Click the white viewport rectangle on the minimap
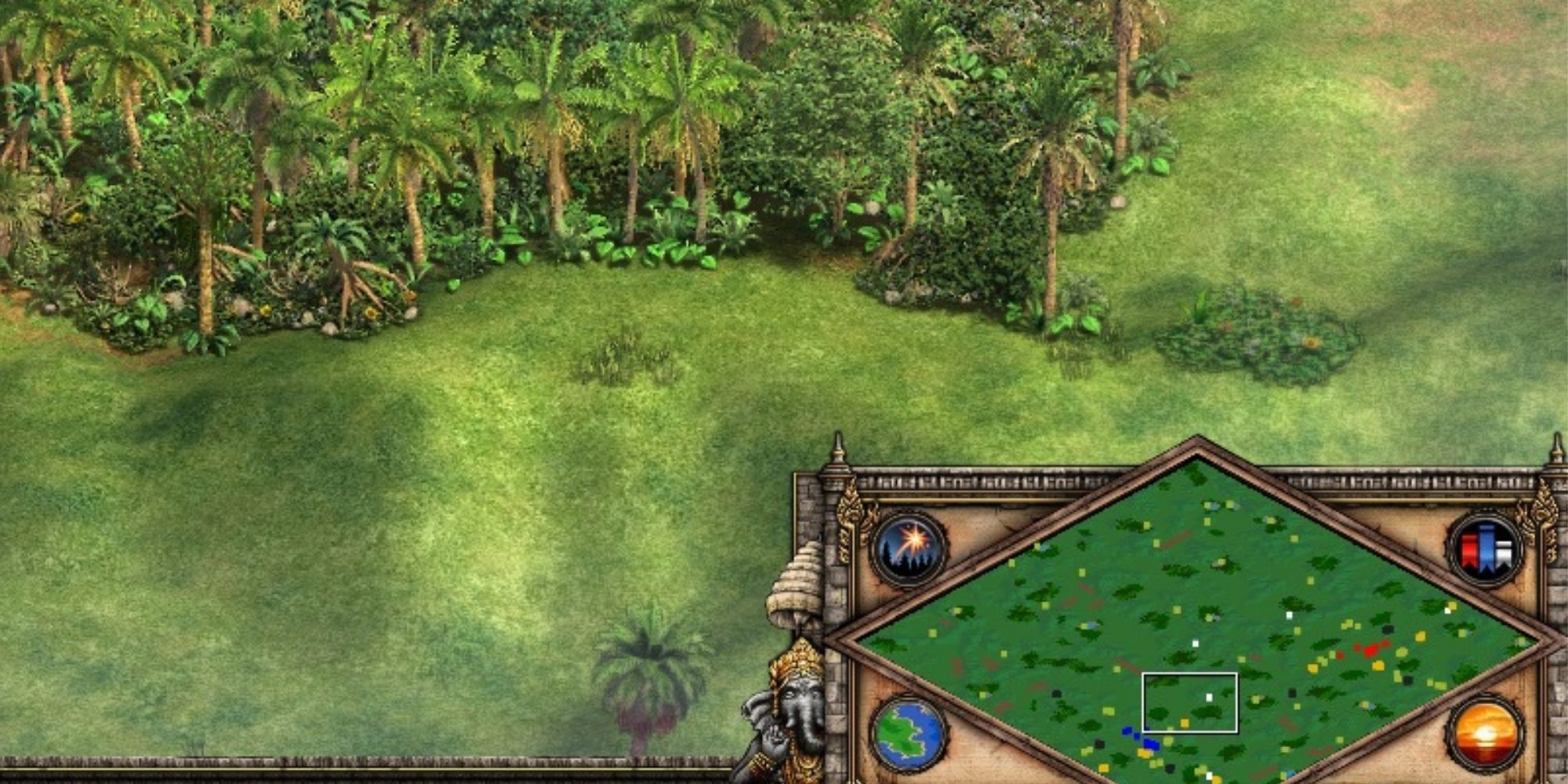 point(1191,703)
